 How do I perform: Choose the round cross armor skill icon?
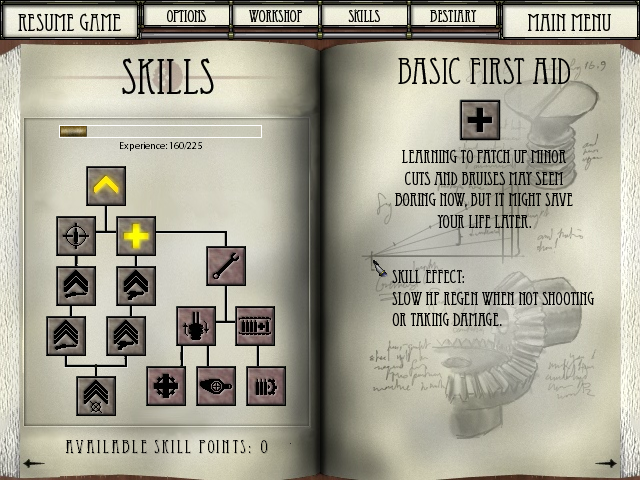point(166,386)
